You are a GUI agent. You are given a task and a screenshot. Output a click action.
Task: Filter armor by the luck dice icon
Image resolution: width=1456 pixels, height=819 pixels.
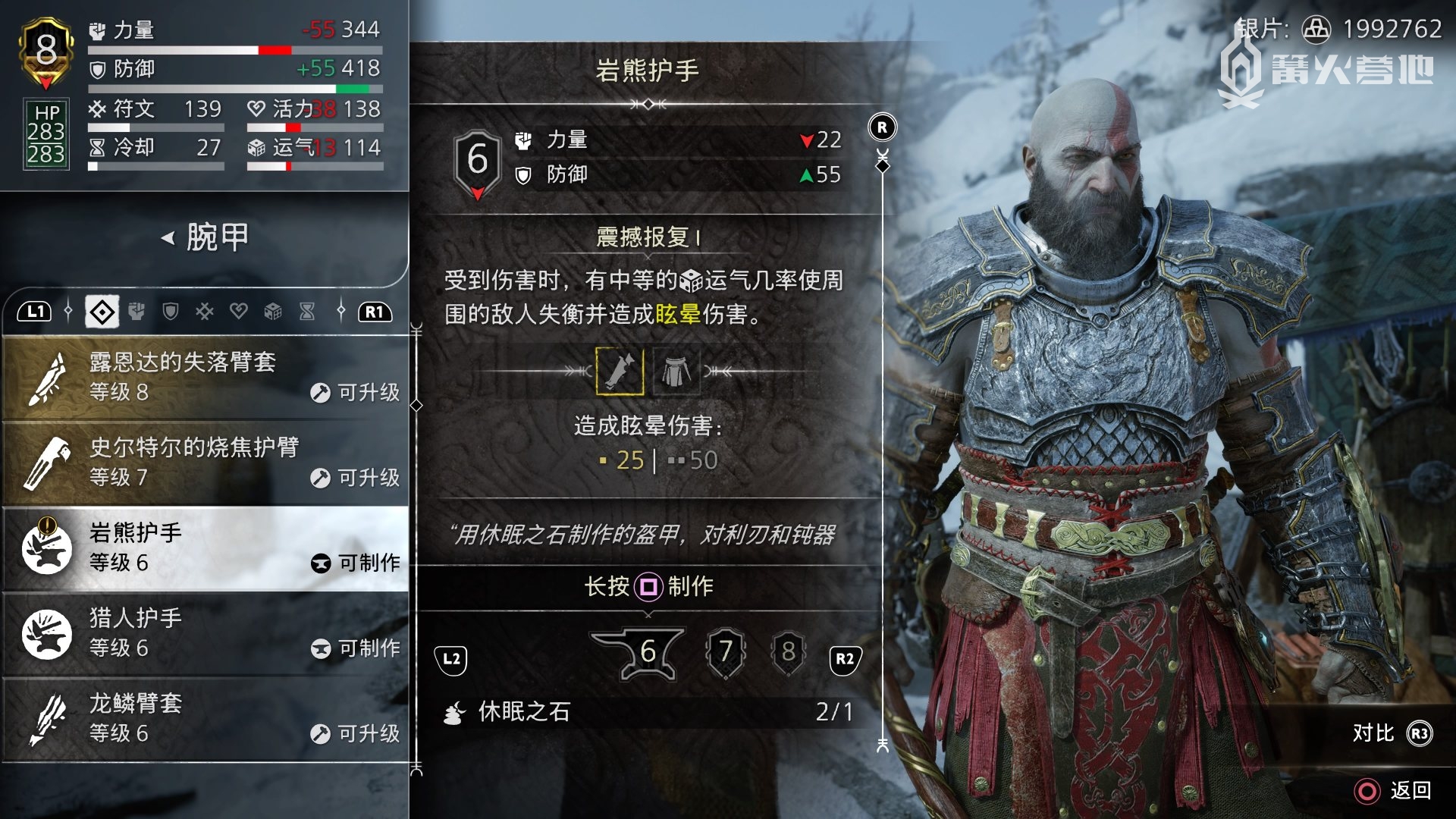pos(273,312)
